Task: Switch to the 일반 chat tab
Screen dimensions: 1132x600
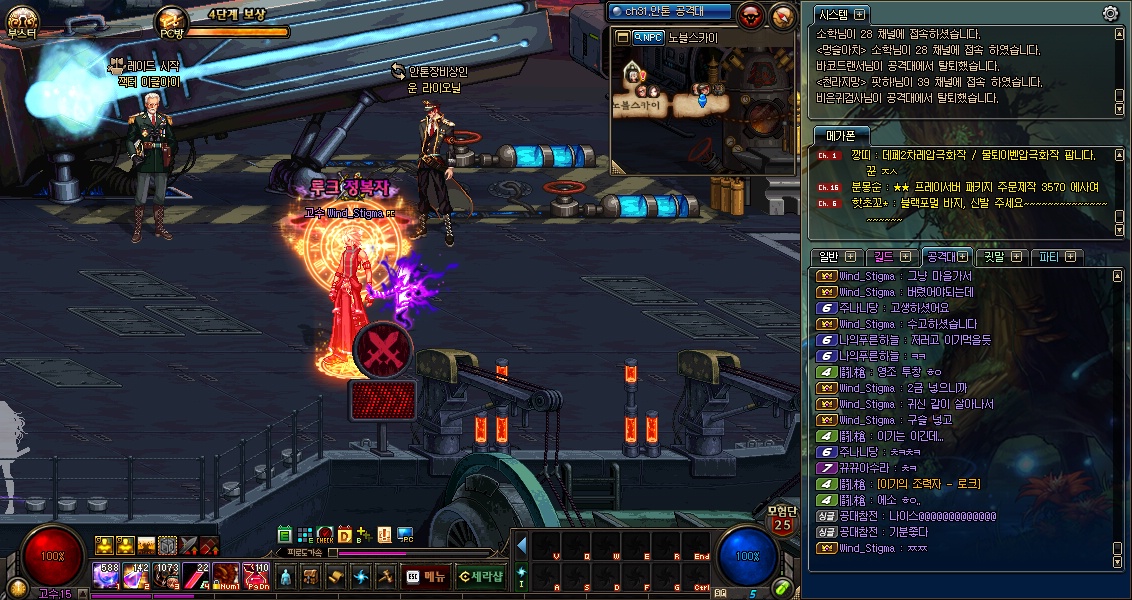Action: (836, 257)
